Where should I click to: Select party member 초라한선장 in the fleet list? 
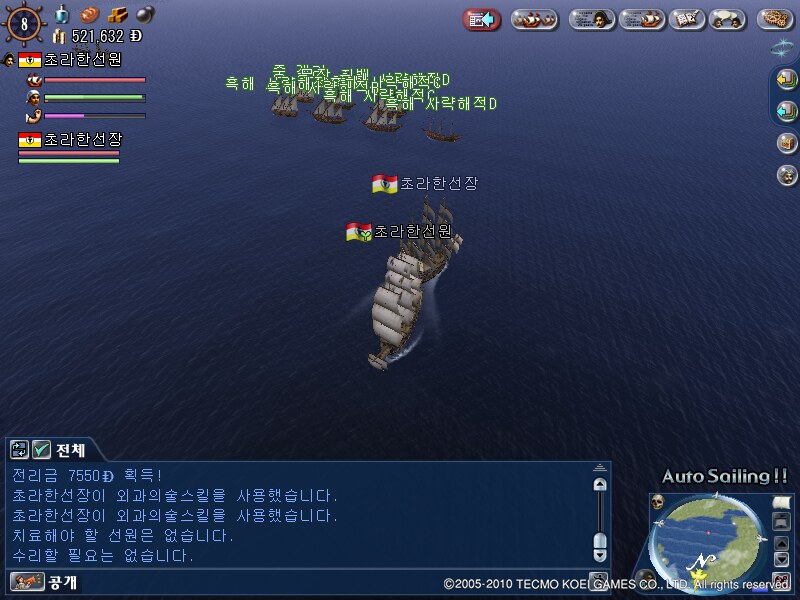82,140
